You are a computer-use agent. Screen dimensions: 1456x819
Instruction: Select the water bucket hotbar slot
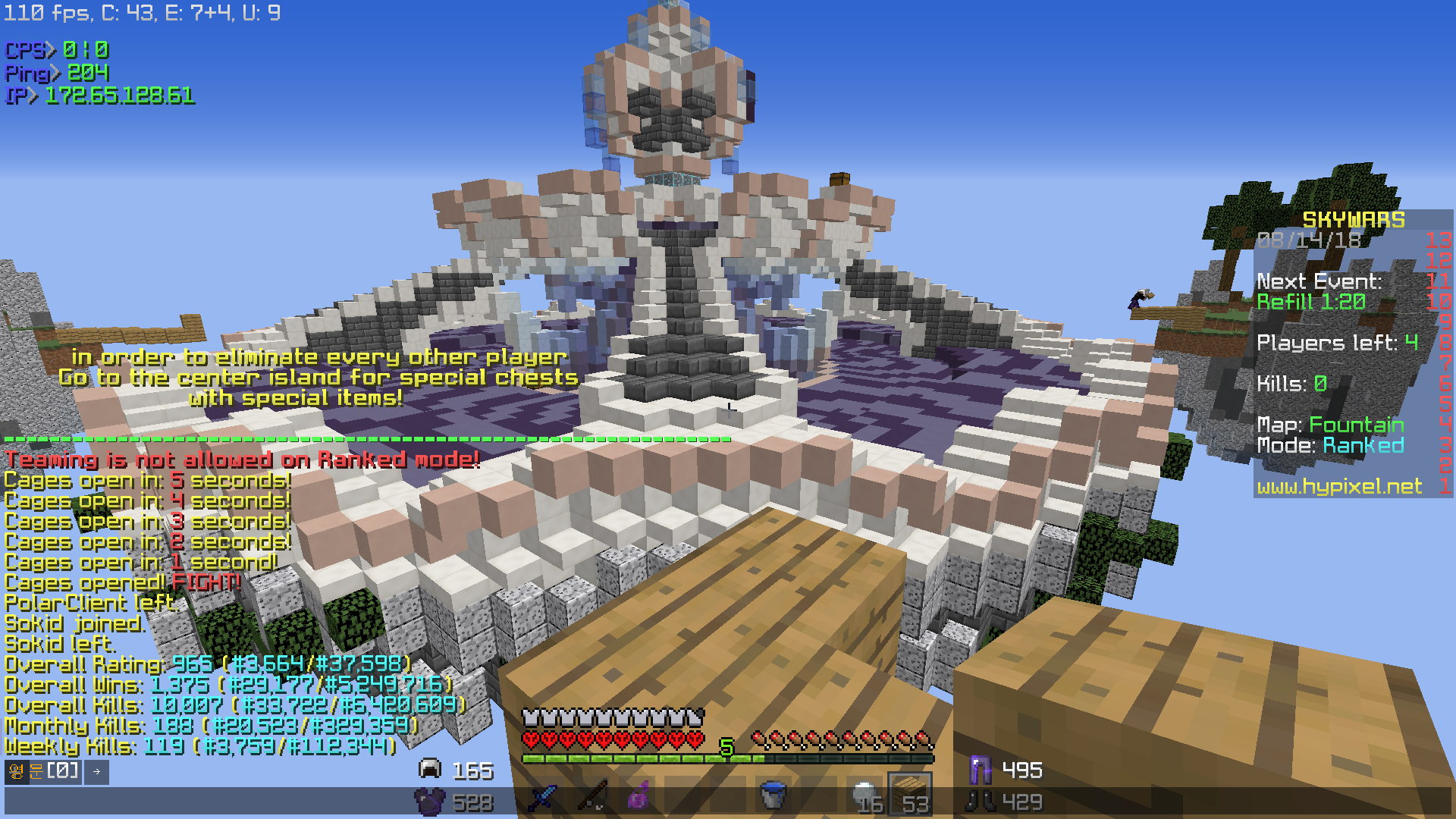[x=773, y=797]
